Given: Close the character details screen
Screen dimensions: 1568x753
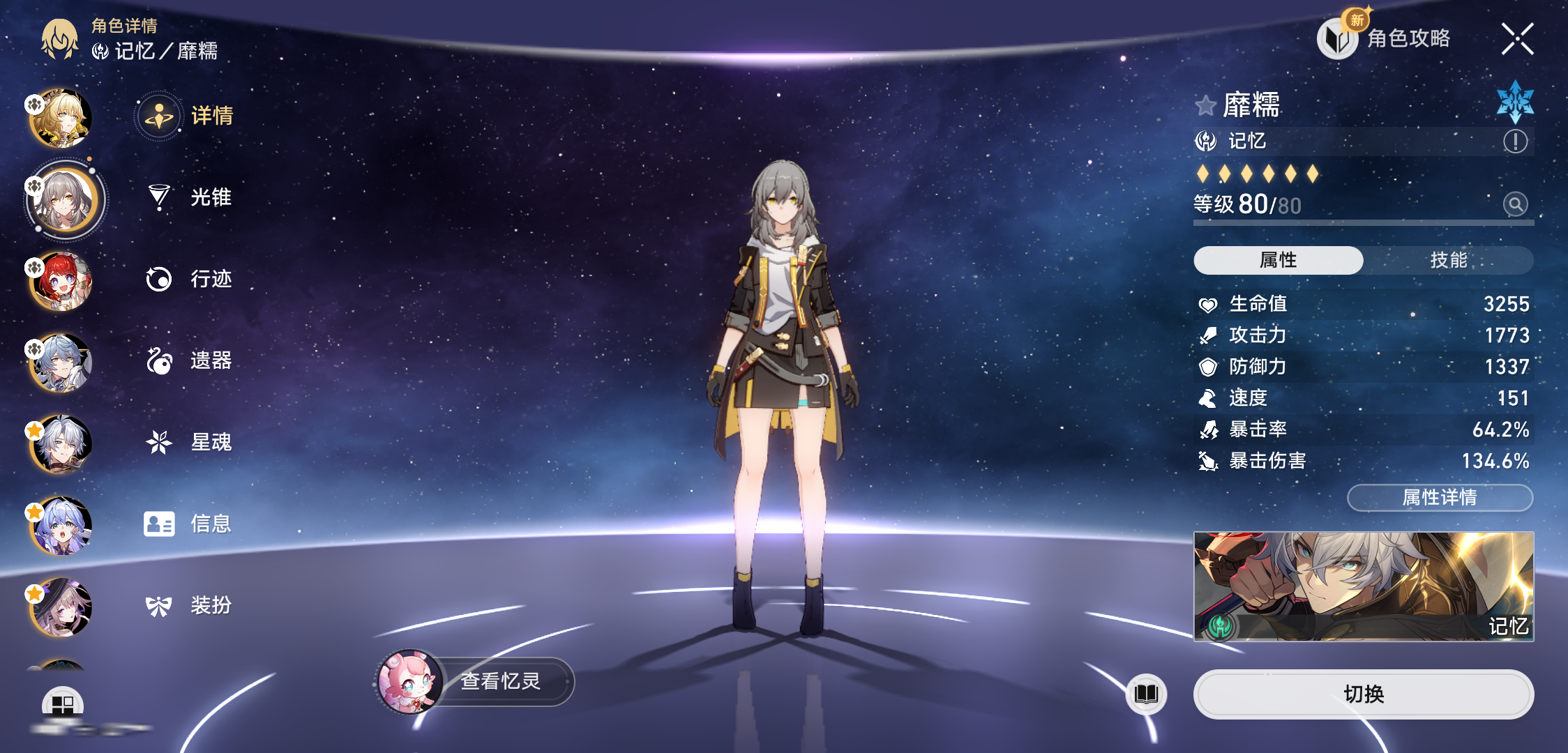Looking at the screenshot, I should tap(1517, 38).
